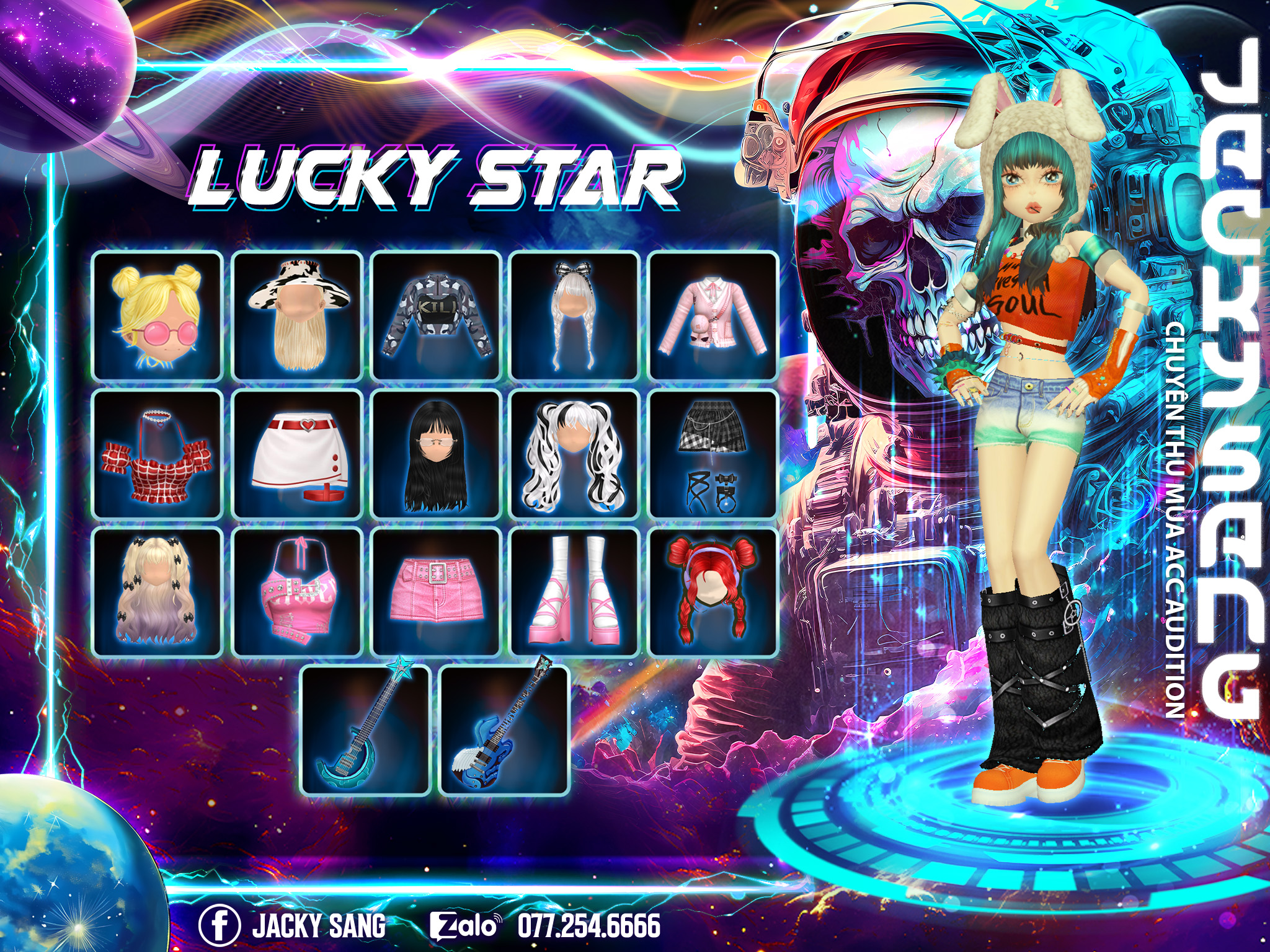The image size is (1270, 952).
Task: Select the blue winged electric guitar
Action: 505,731
